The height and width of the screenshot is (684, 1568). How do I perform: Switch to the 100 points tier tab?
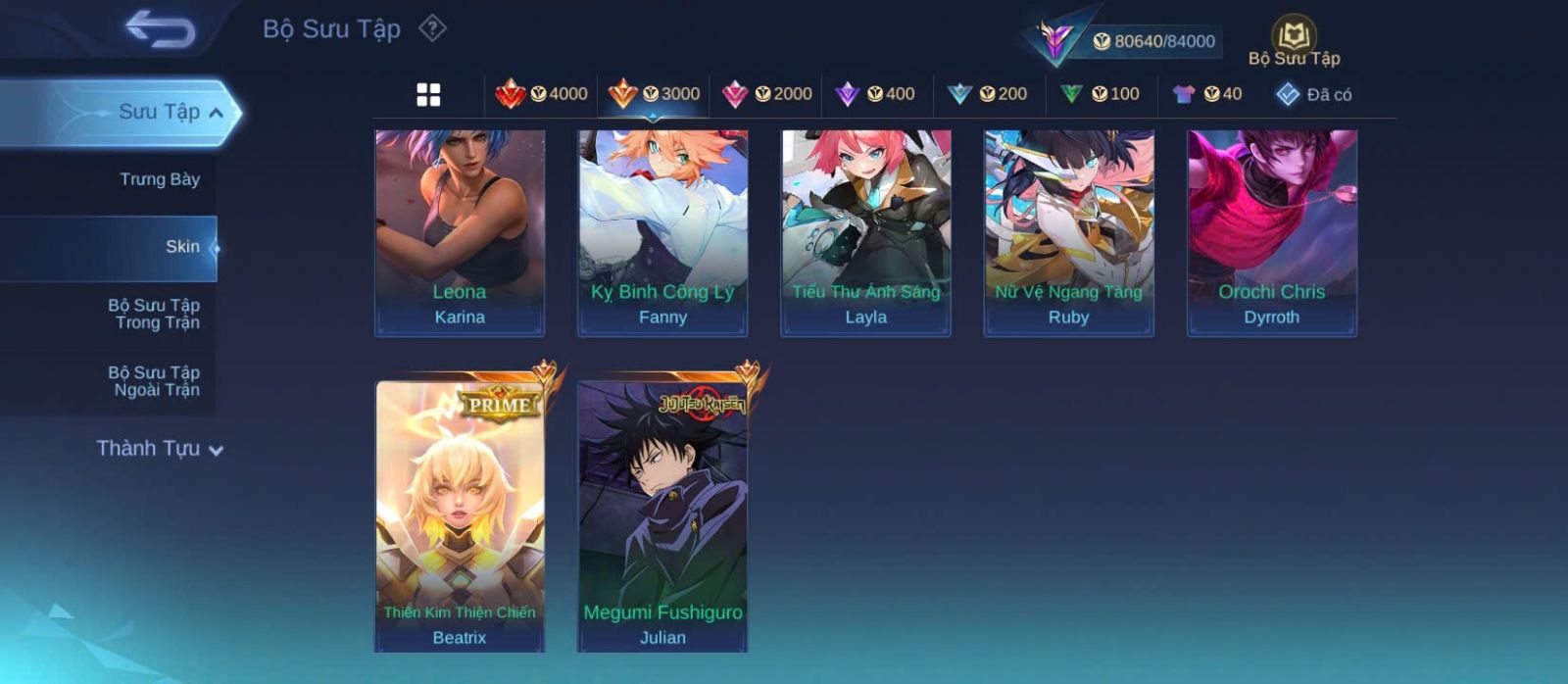click(x=1100, y=94)
